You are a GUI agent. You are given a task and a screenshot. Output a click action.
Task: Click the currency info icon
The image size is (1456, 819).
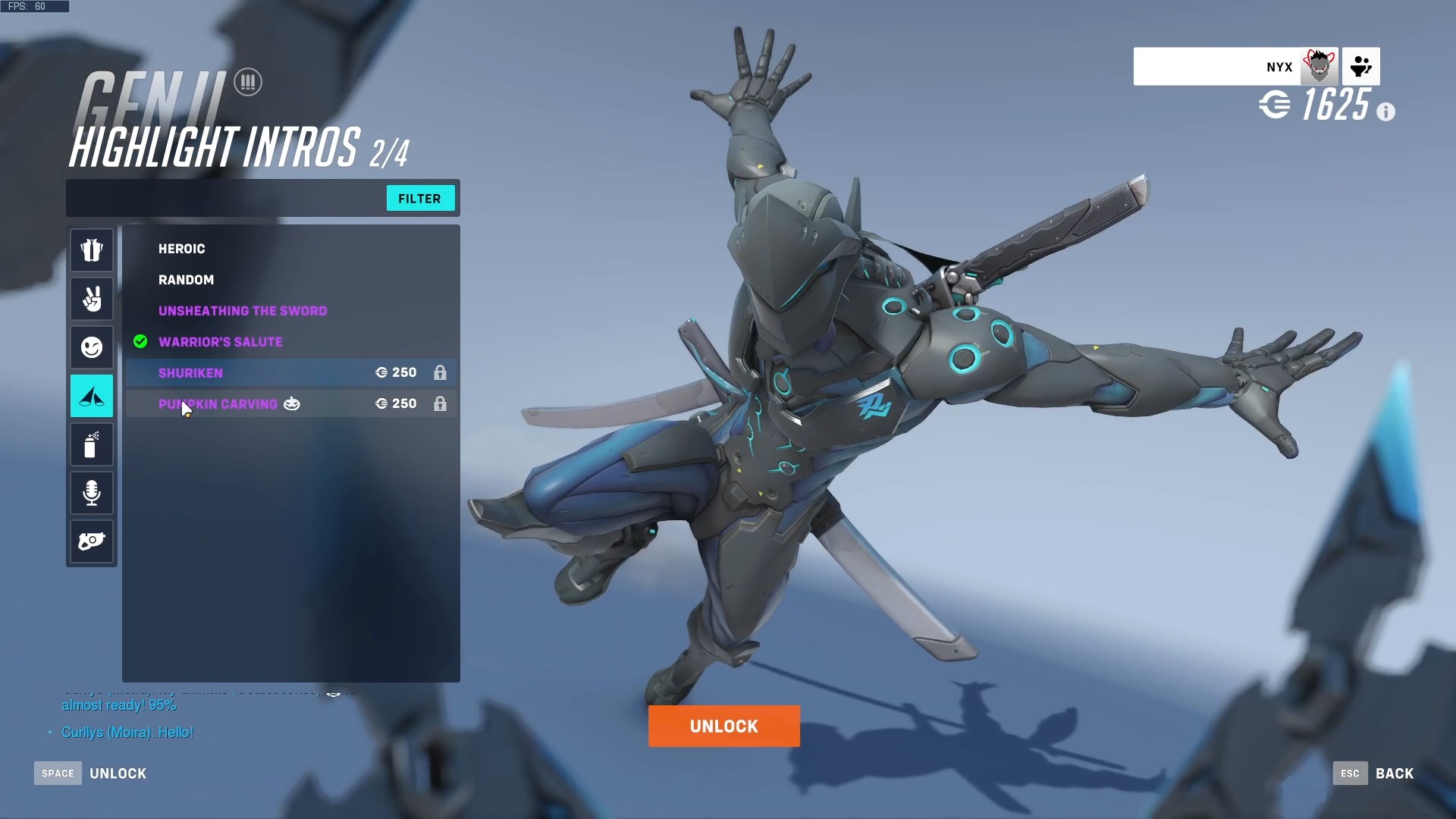click(1388, 111)
